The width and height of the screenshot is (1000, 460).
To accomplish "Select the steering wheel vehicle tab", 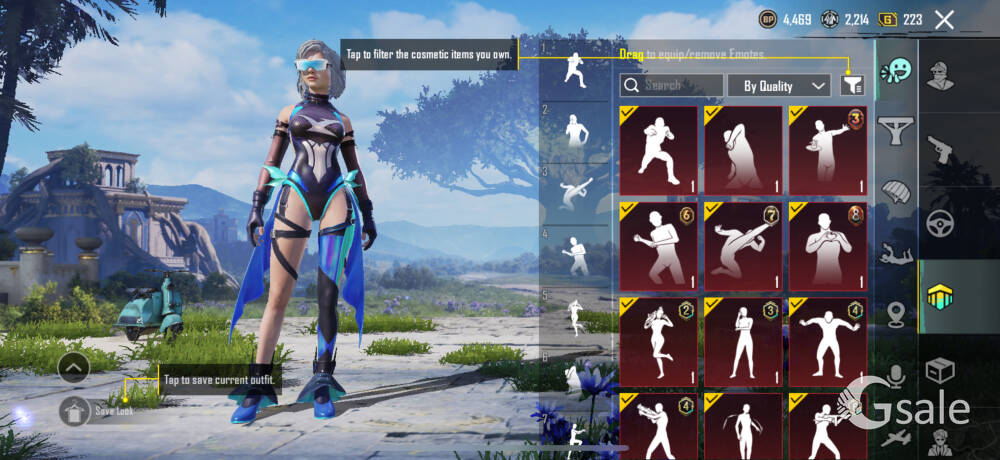I will click(x=940, y=222).
